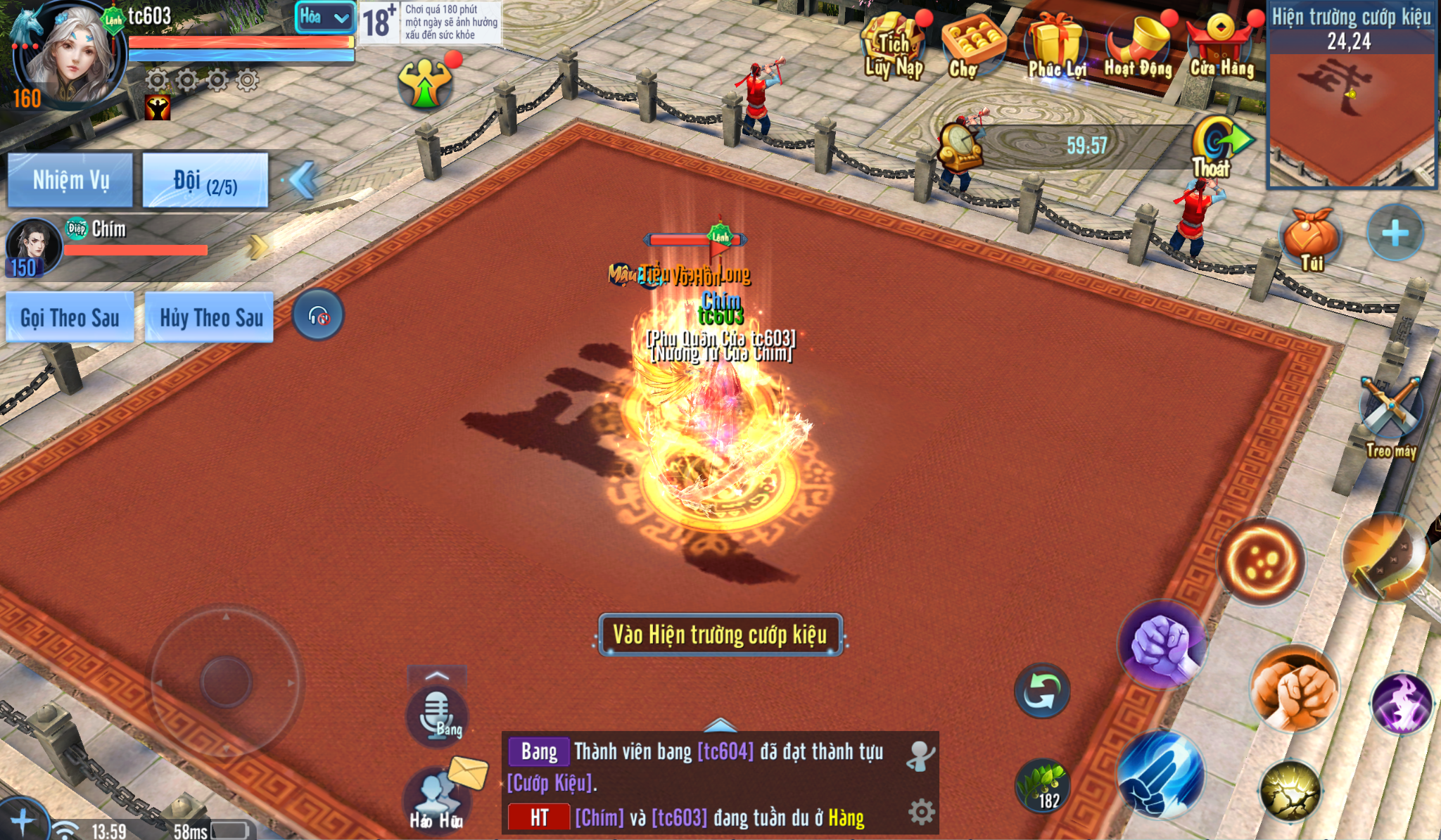Viewport: 1441px width, 840px height.
Task: Open the Tích Lũy Nạp rewards icon
Action: click(x=894, y=44)
